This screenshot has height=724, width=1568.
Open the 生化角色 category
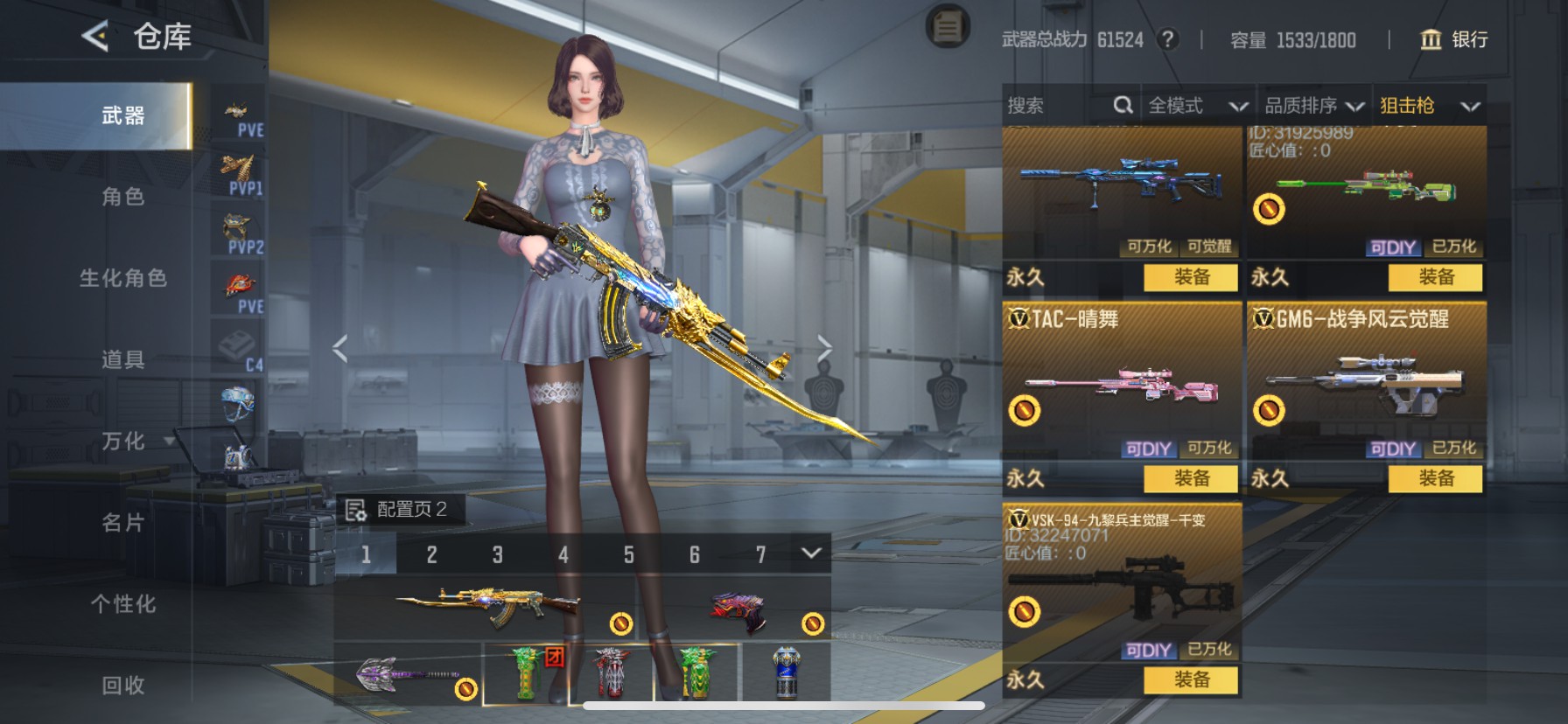122,278
